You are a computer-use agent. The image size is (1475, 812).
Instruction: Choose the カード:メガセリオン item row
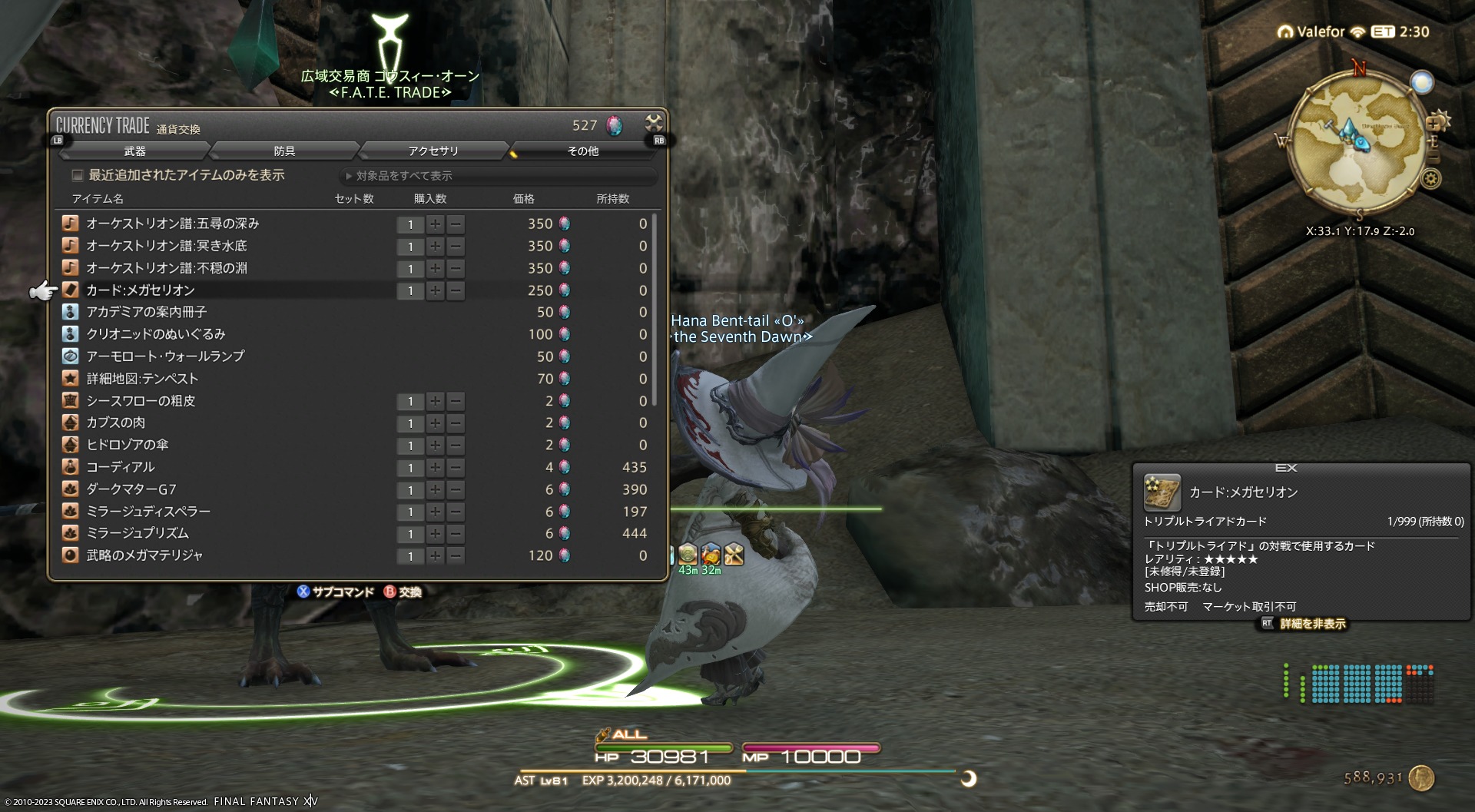141,290
